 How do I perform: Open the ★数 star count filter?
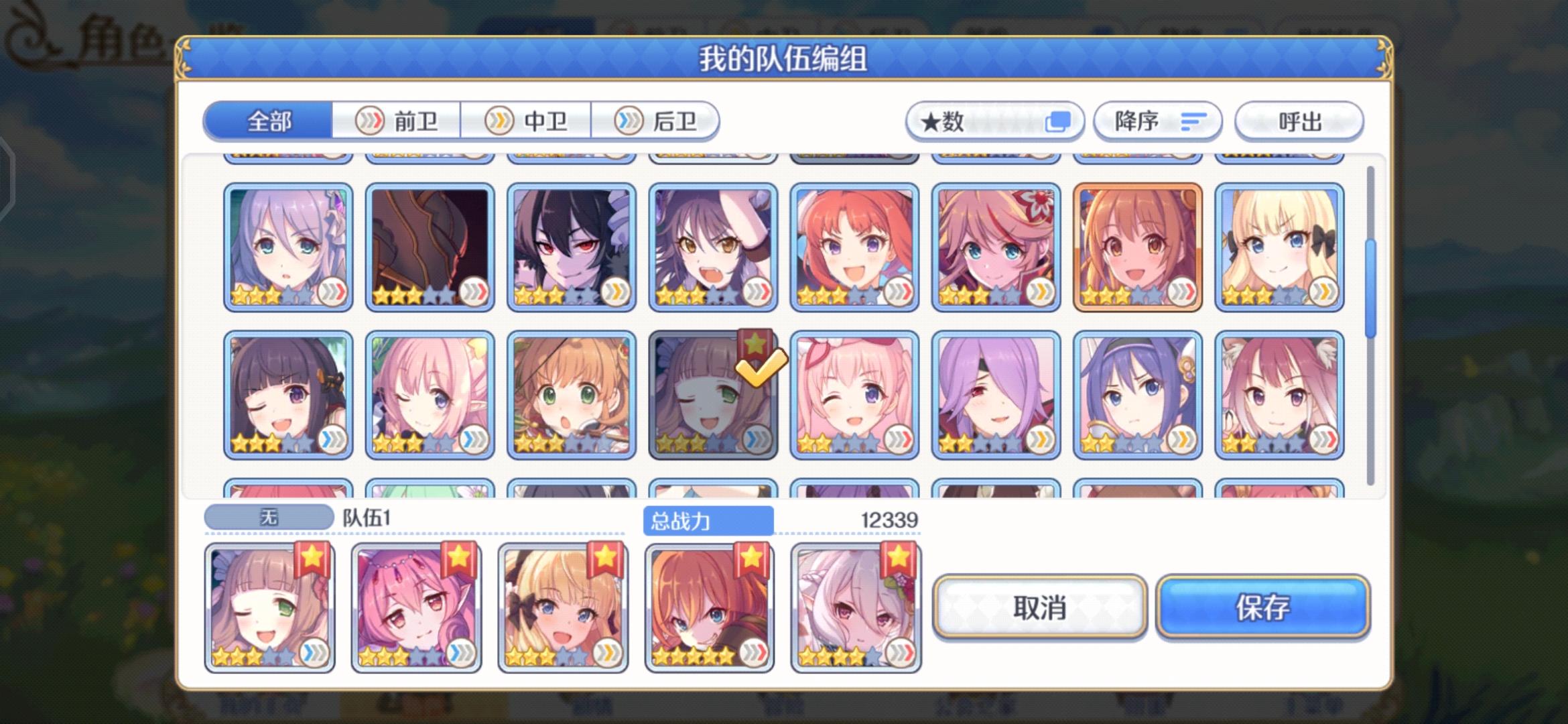point(994,121)
